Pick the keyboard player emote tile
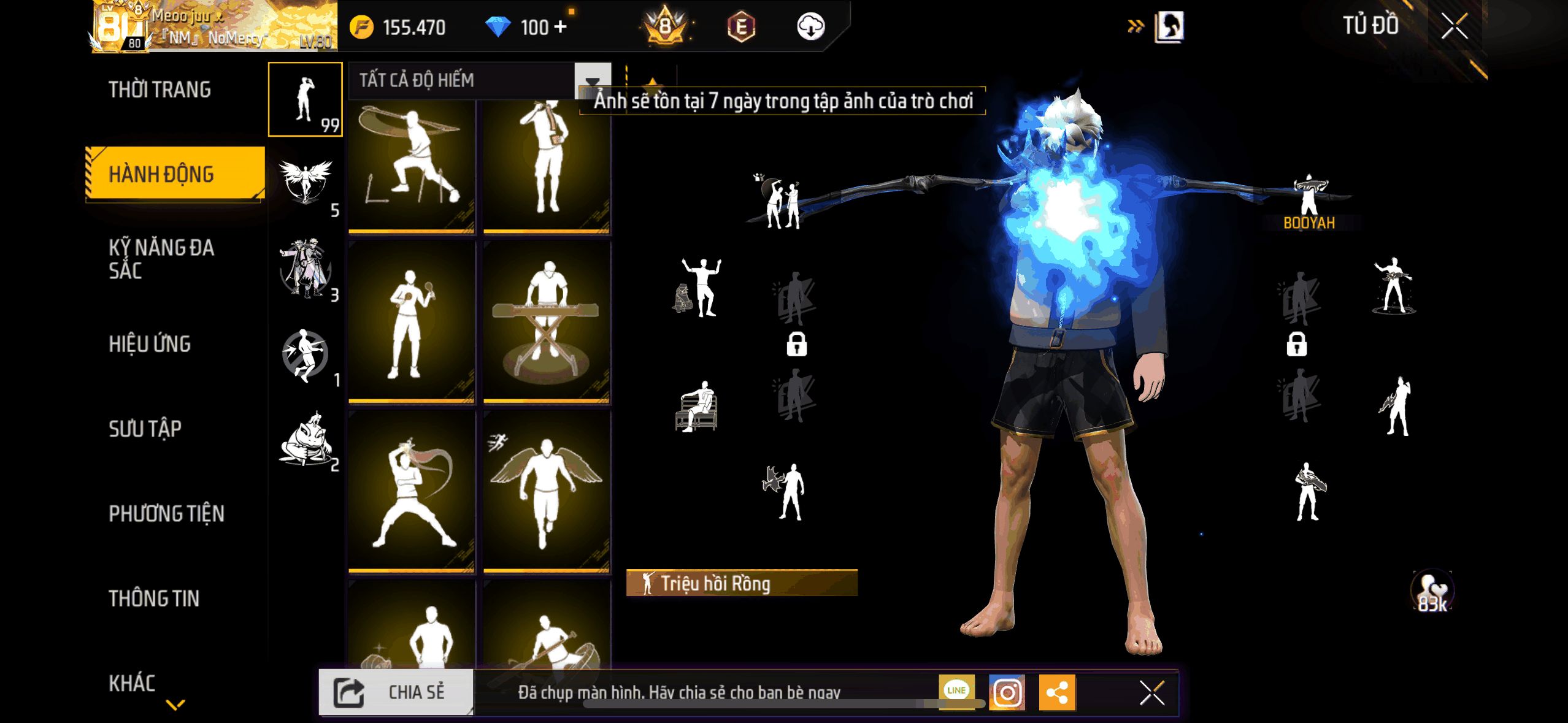This screenshot has width=1568, height=723. [546, 321]
